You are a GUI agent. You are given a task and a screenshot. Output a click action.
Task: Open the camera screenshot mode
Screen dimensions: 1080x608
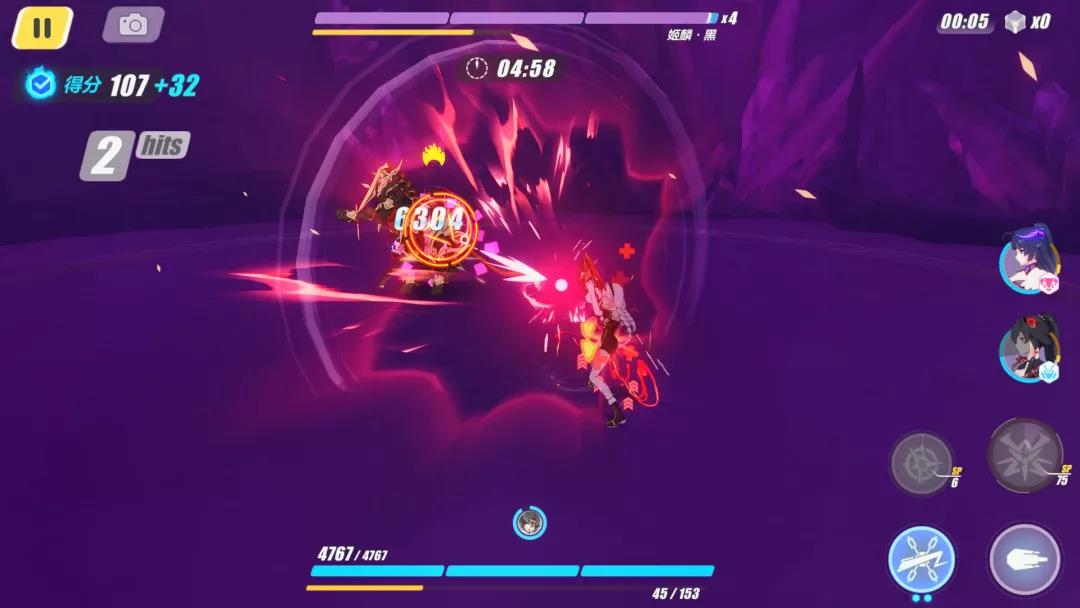(133, 25)
